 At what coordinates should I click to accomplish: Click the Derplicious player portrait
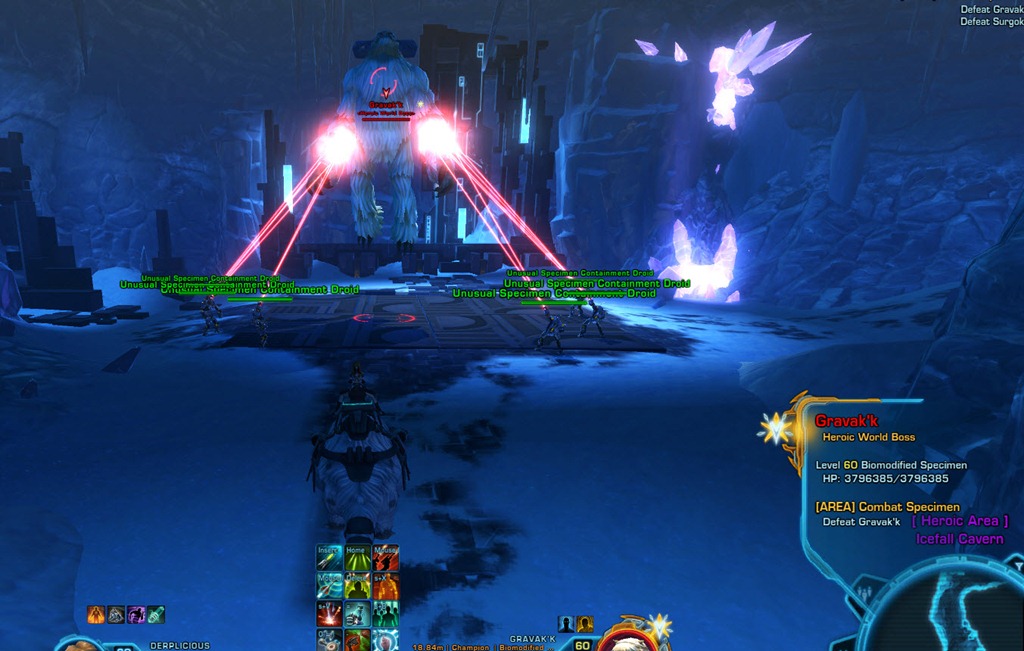(80, 644)
